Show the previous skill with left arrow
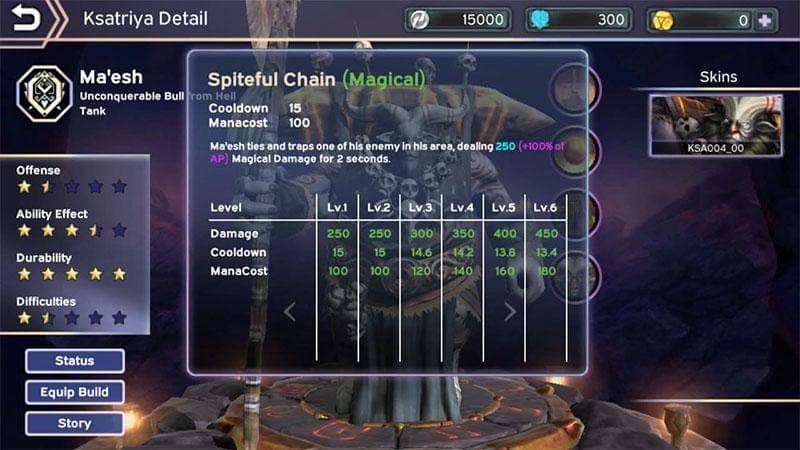Screen dimensions: 800x450 coord(290,312)
